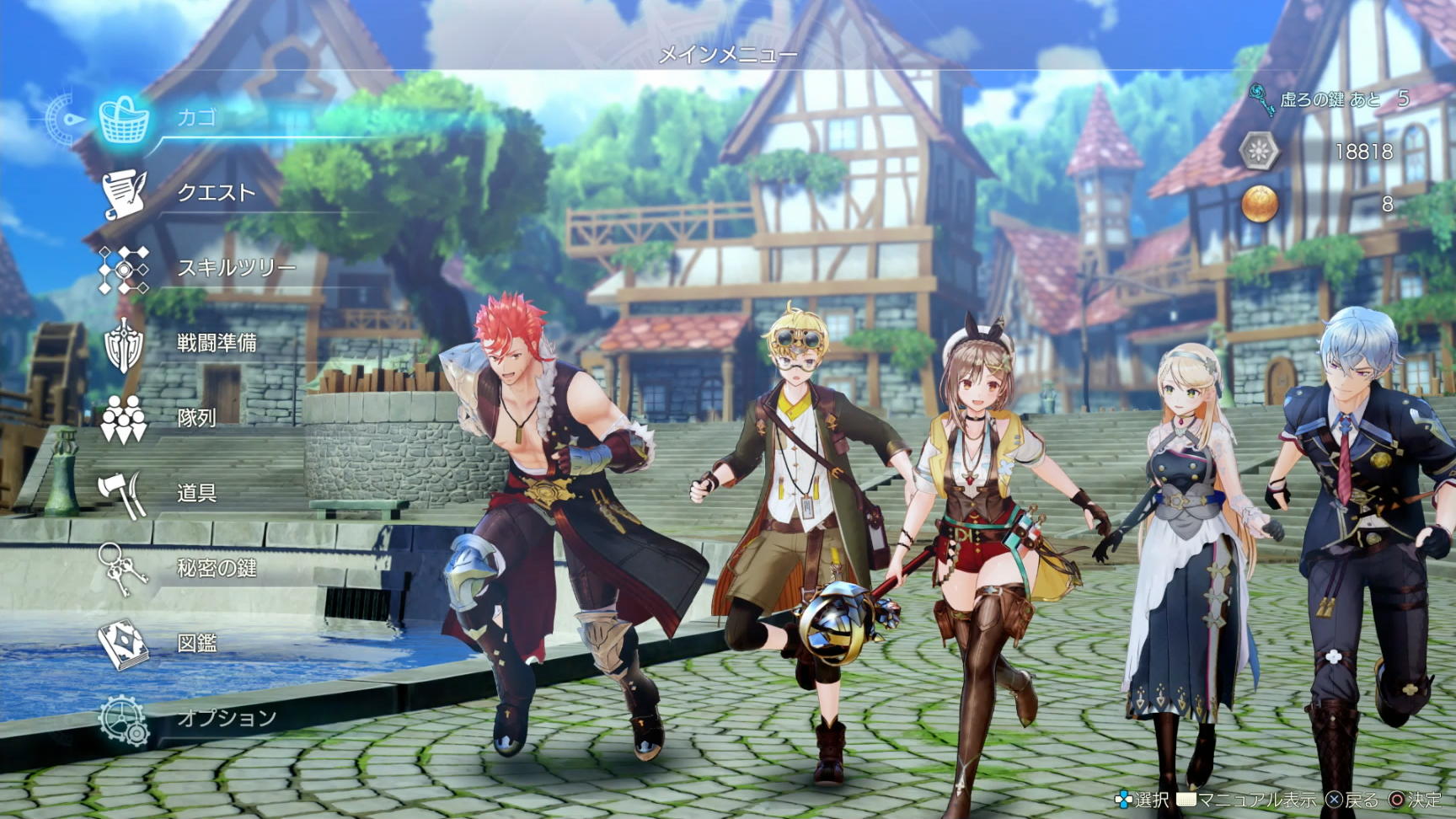The width and height of the screenshot is (1456, 819).
Task: Open the 道具 tools icon
Action: point(121,493)
